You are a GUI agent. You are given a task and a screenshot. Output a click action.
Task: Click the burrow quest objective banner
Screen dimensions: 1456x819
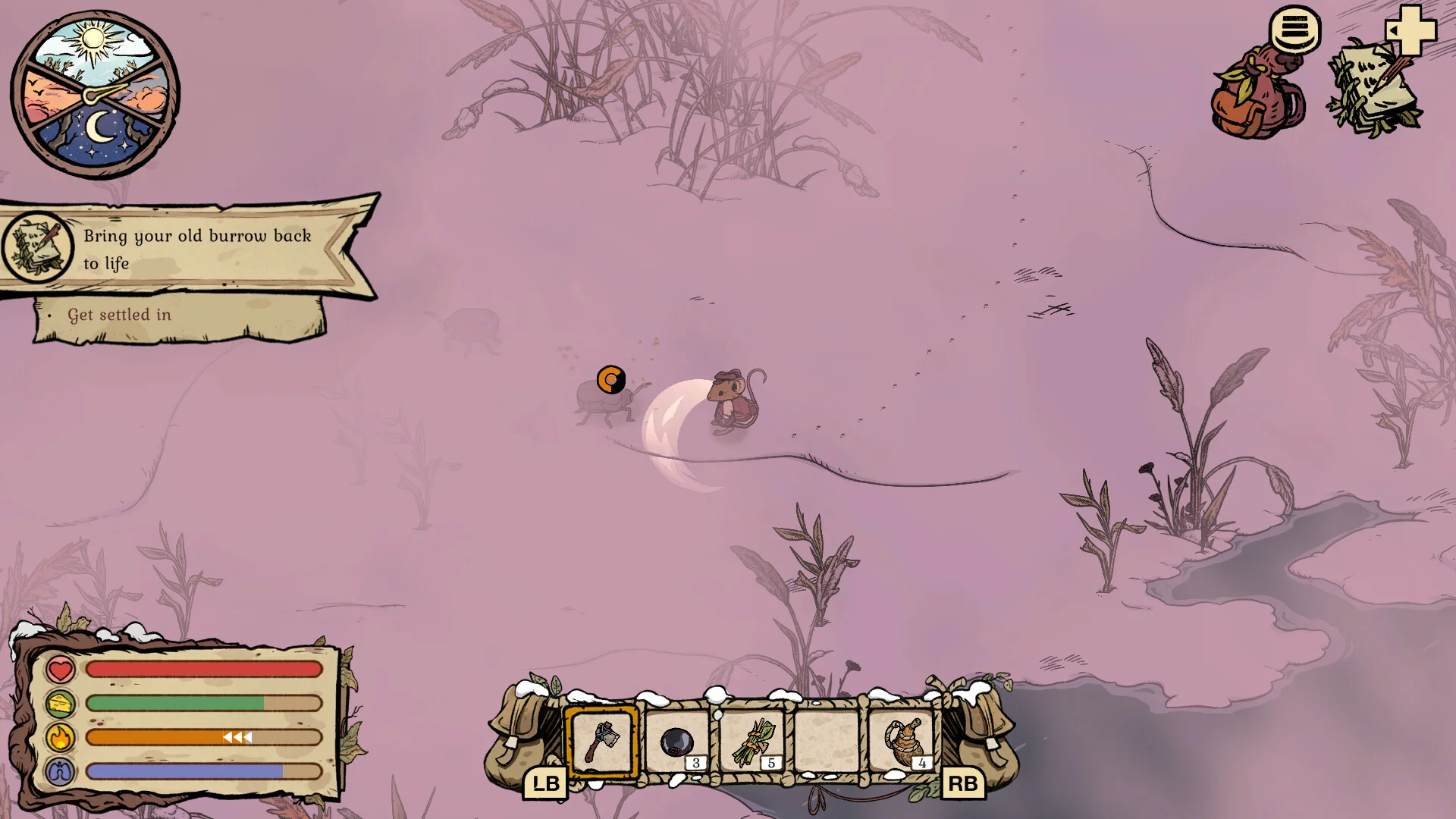(x=190, y=249)
